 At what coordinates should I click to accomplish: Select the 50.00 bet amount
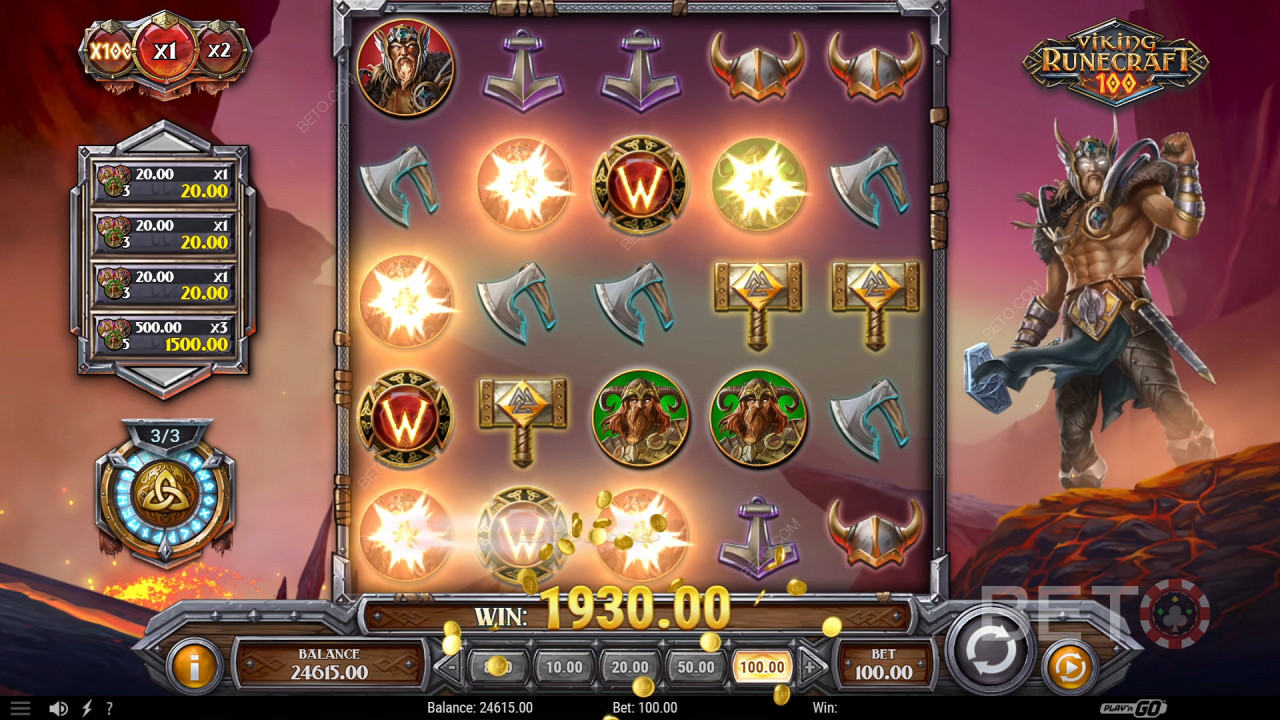[x=696, y=665]
